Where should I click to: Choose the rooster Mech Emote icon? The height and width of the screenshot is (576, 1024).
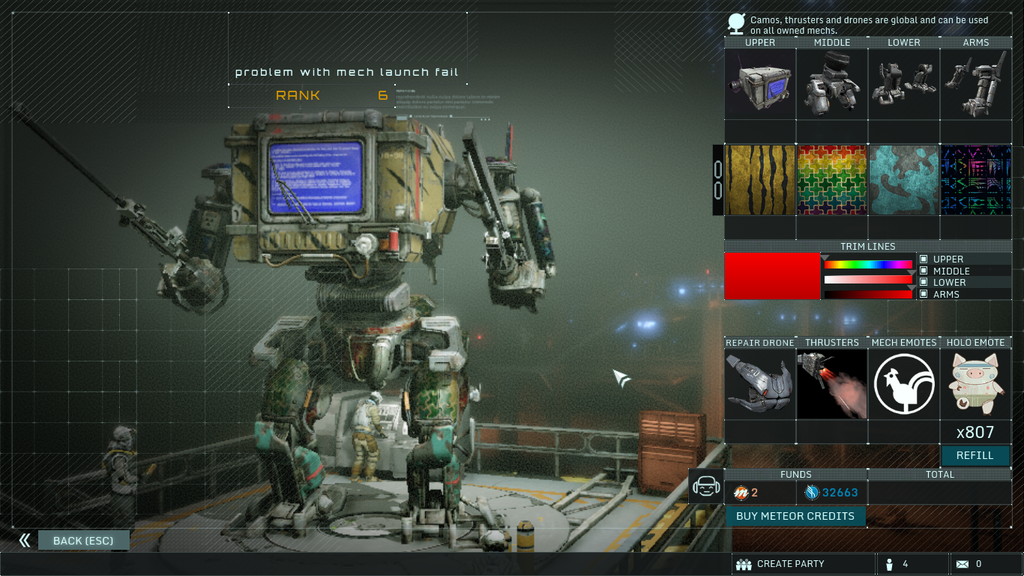(x=904, y=384)
